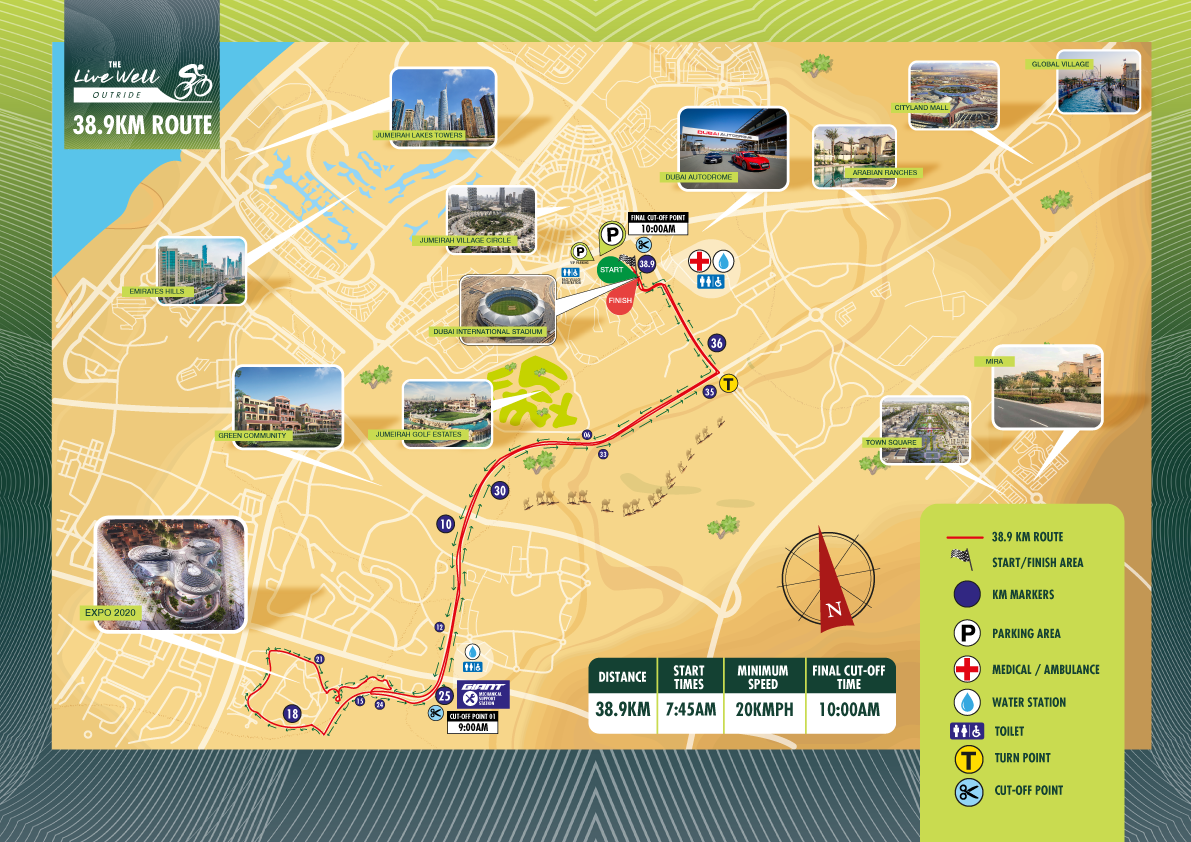Open the Emirates Hills photo thumbnail
1191x842 pixels.
(x=200, y=270)
